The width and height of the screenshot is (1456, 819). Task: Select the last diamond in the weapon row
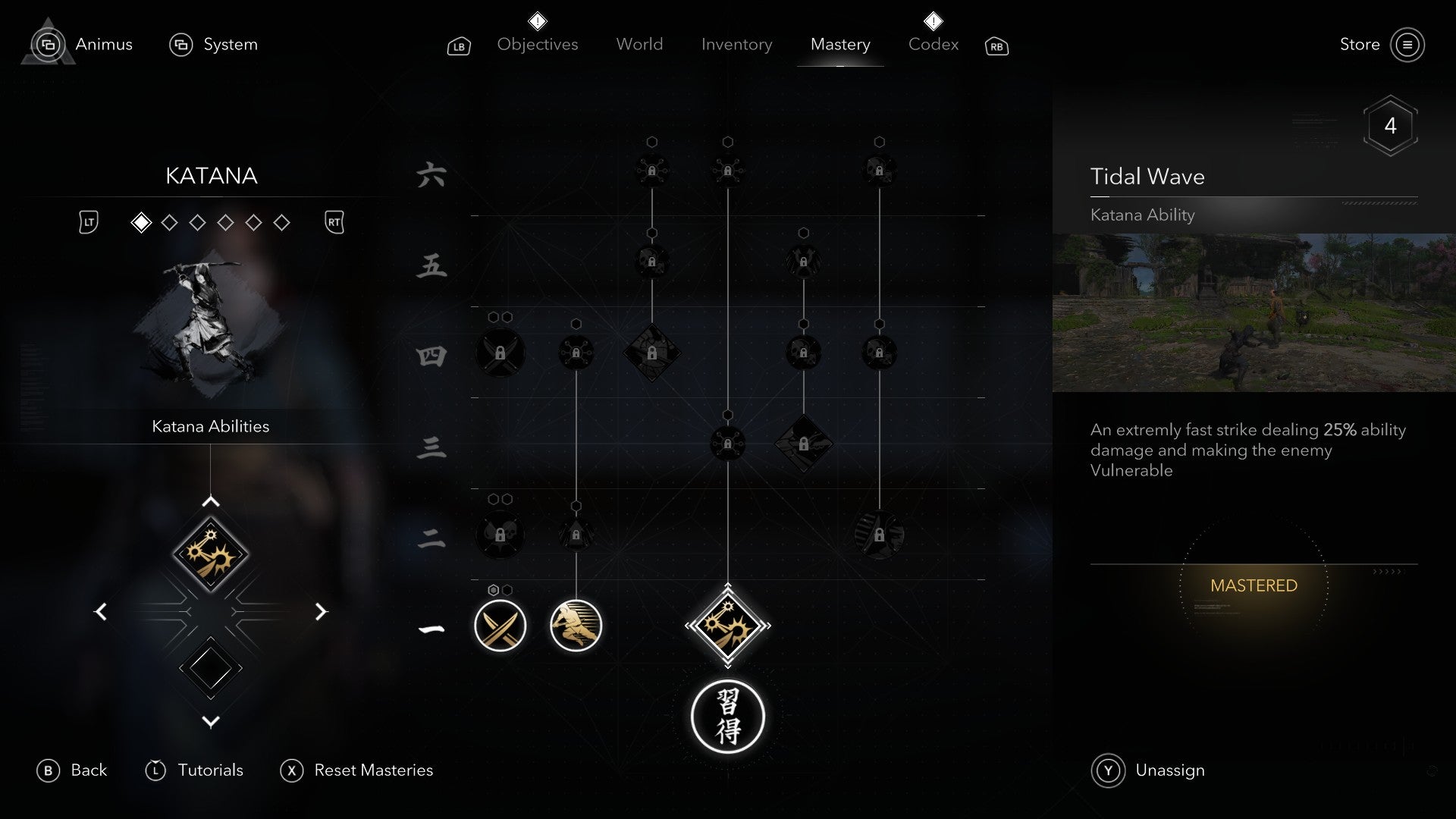[x=282, y=222]
